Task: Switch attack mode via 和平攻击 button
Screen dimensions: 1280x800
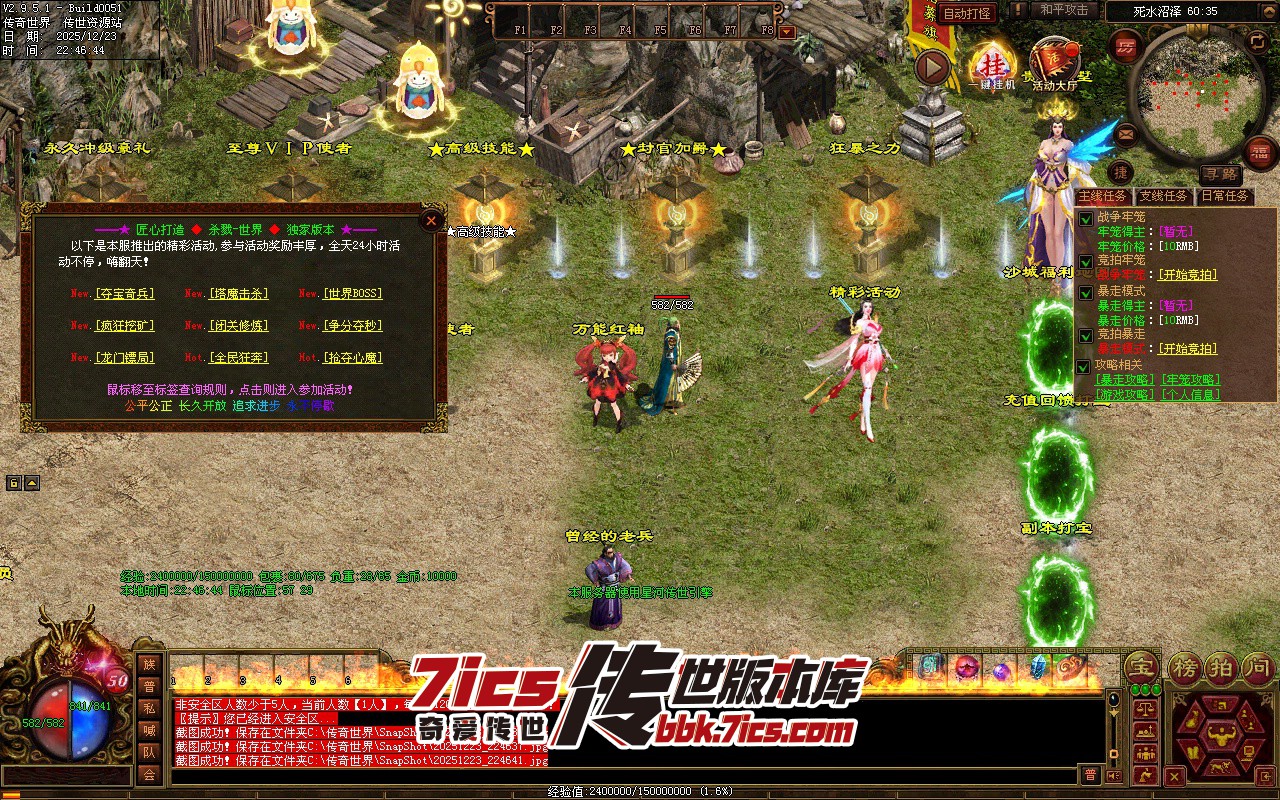Action: 1064,10
